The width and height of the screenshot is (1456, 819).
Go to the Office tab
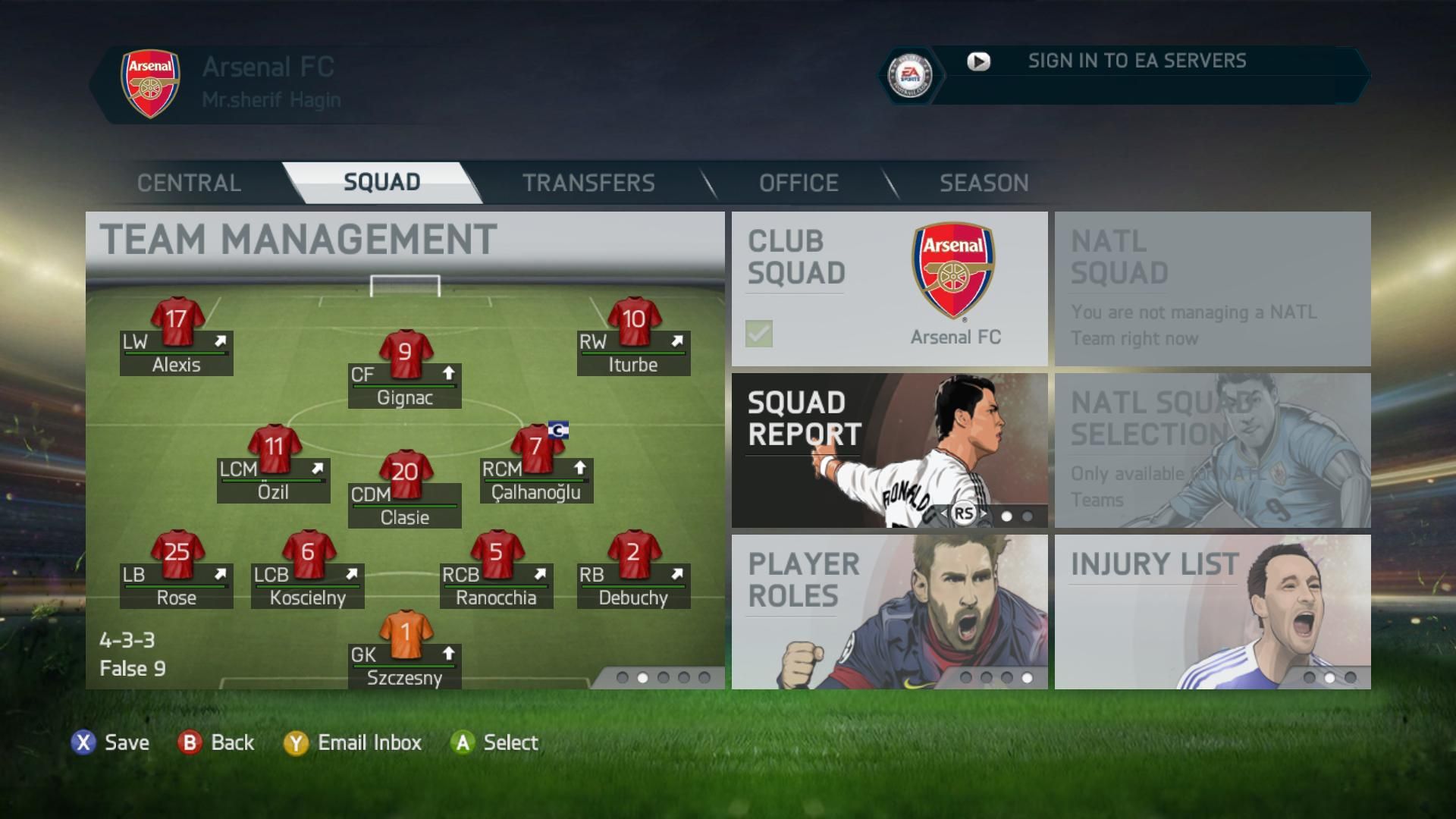(x=799, y=183)
